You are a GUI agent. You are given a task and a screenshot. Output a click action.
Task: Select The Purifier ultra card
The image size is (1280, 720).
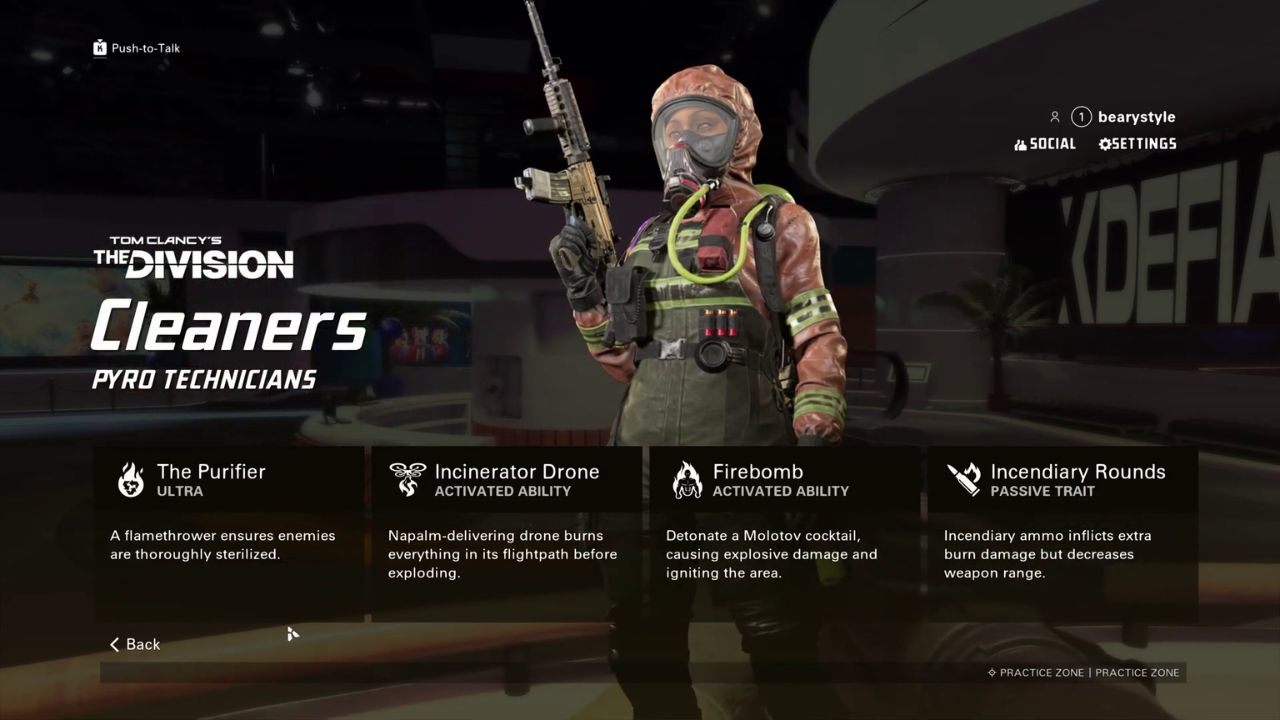point(228,535)
